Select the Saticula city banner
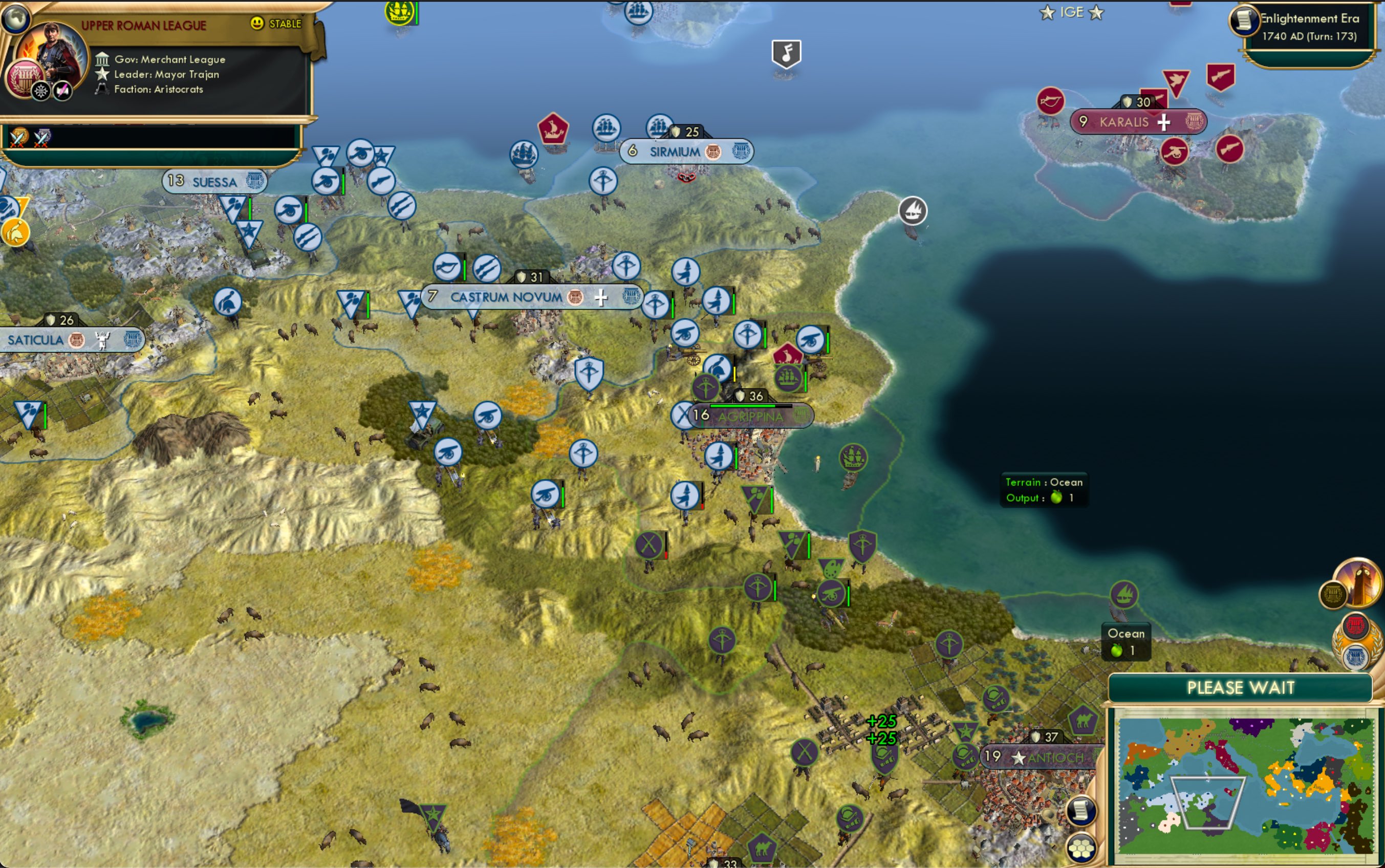 [x=36, y=340]
